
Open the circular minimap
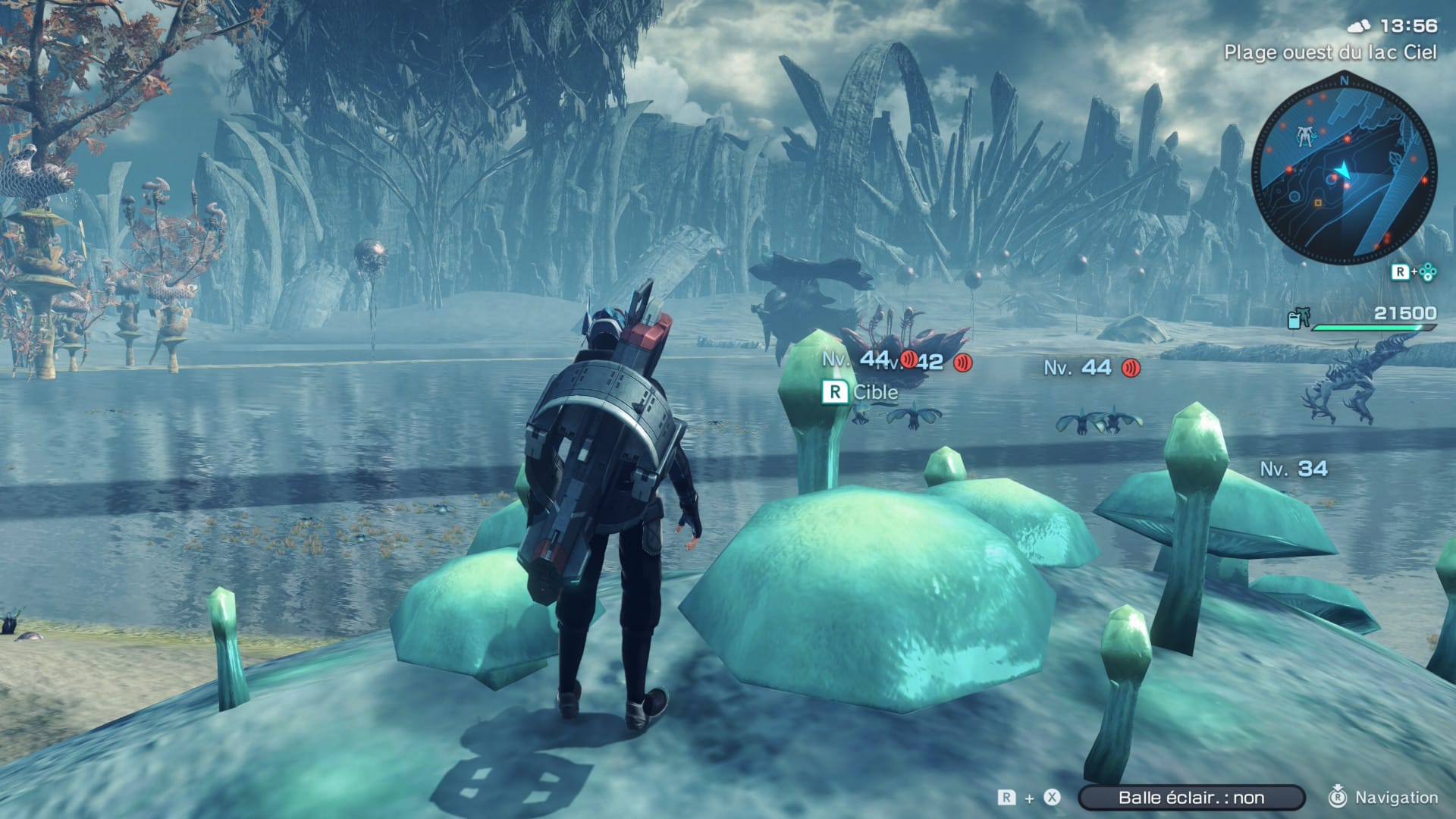click(1343, 174)
